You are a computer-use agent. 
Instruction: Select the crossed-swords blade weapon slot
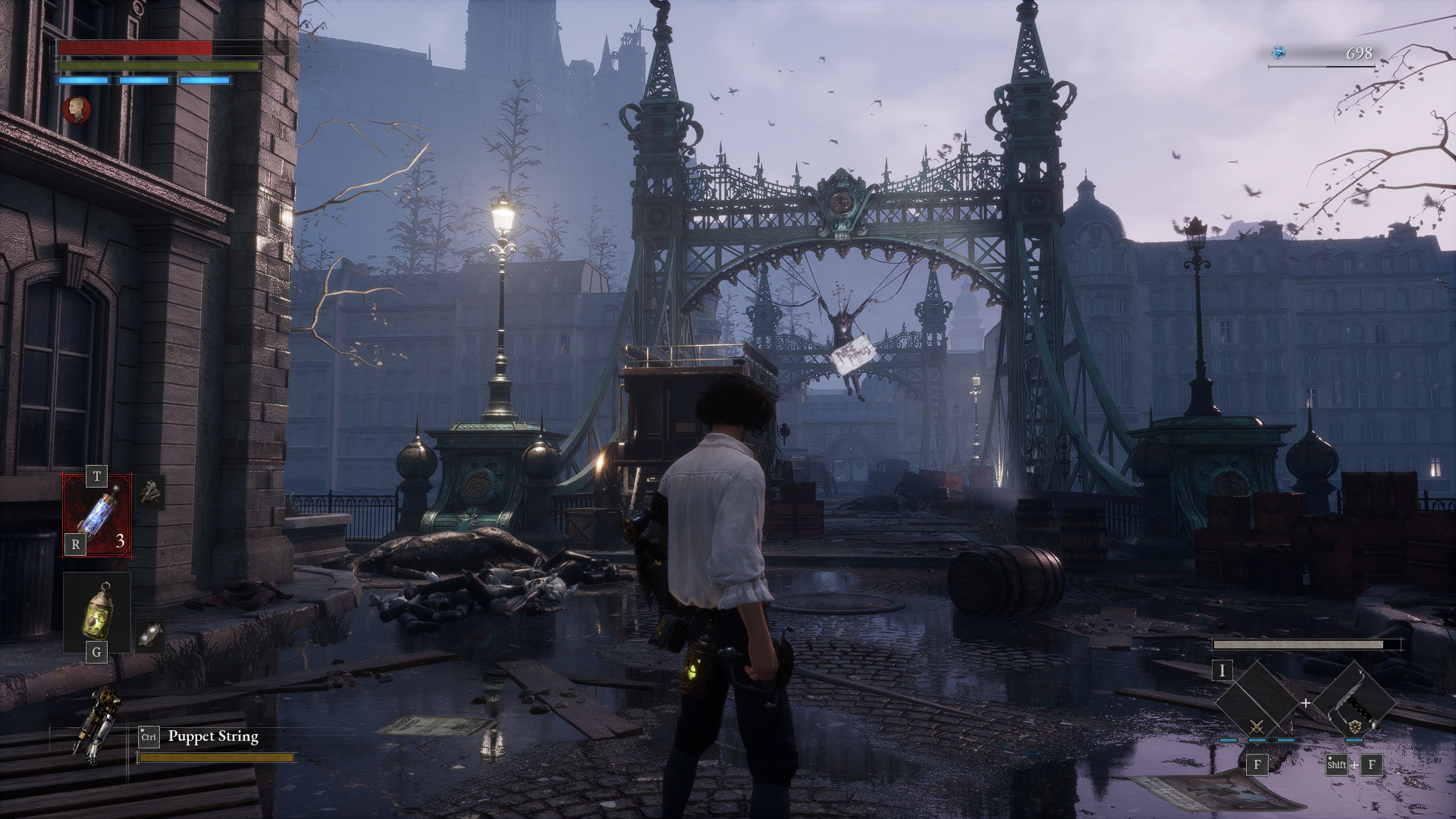click(x=1257, y=704)
